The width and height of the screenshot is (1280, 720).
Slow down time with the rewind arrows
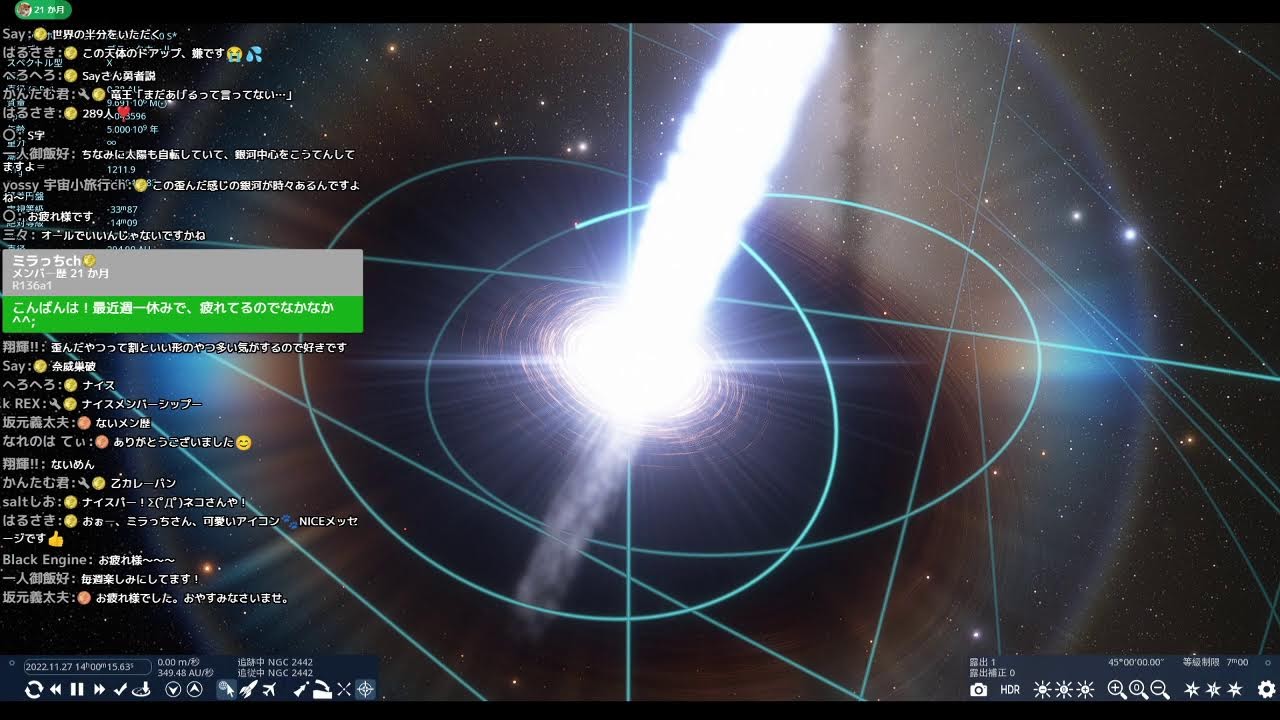click(56, 689)
